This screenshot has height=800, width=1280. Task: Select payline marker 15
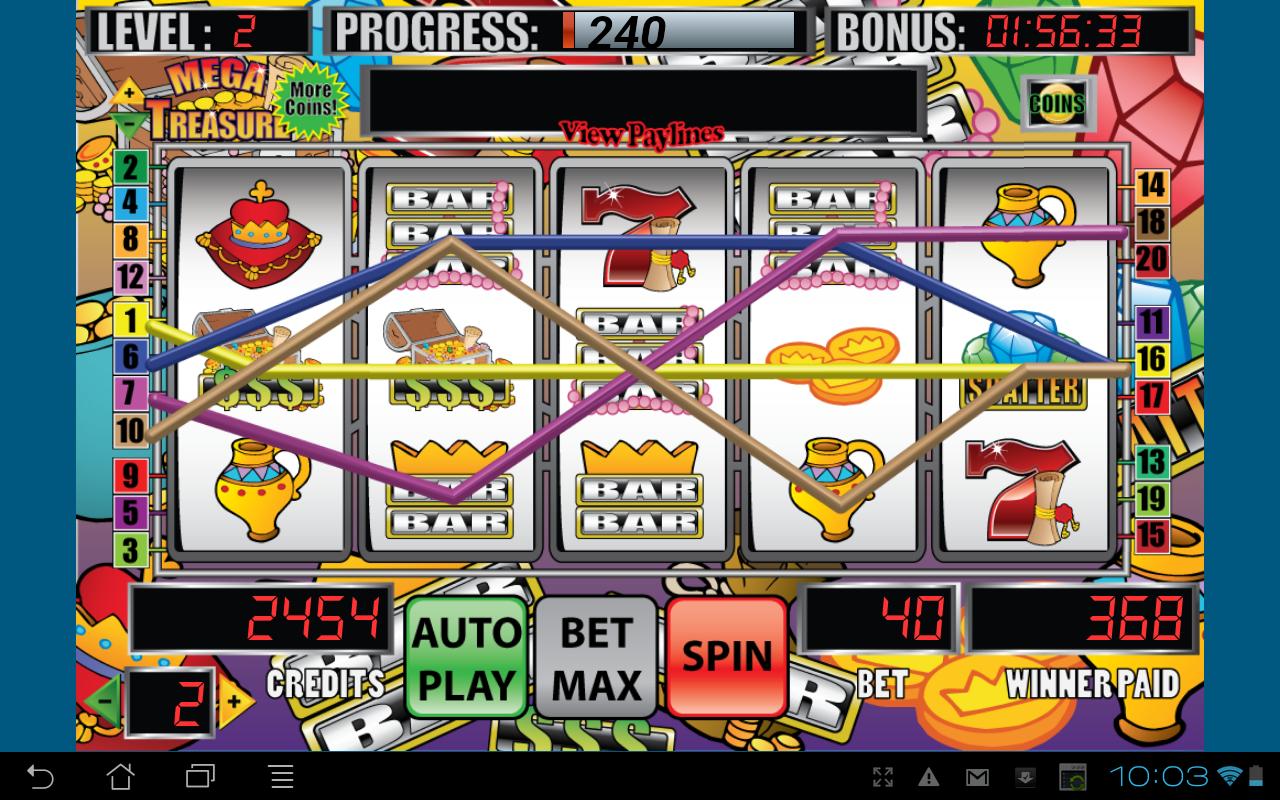1152,535
